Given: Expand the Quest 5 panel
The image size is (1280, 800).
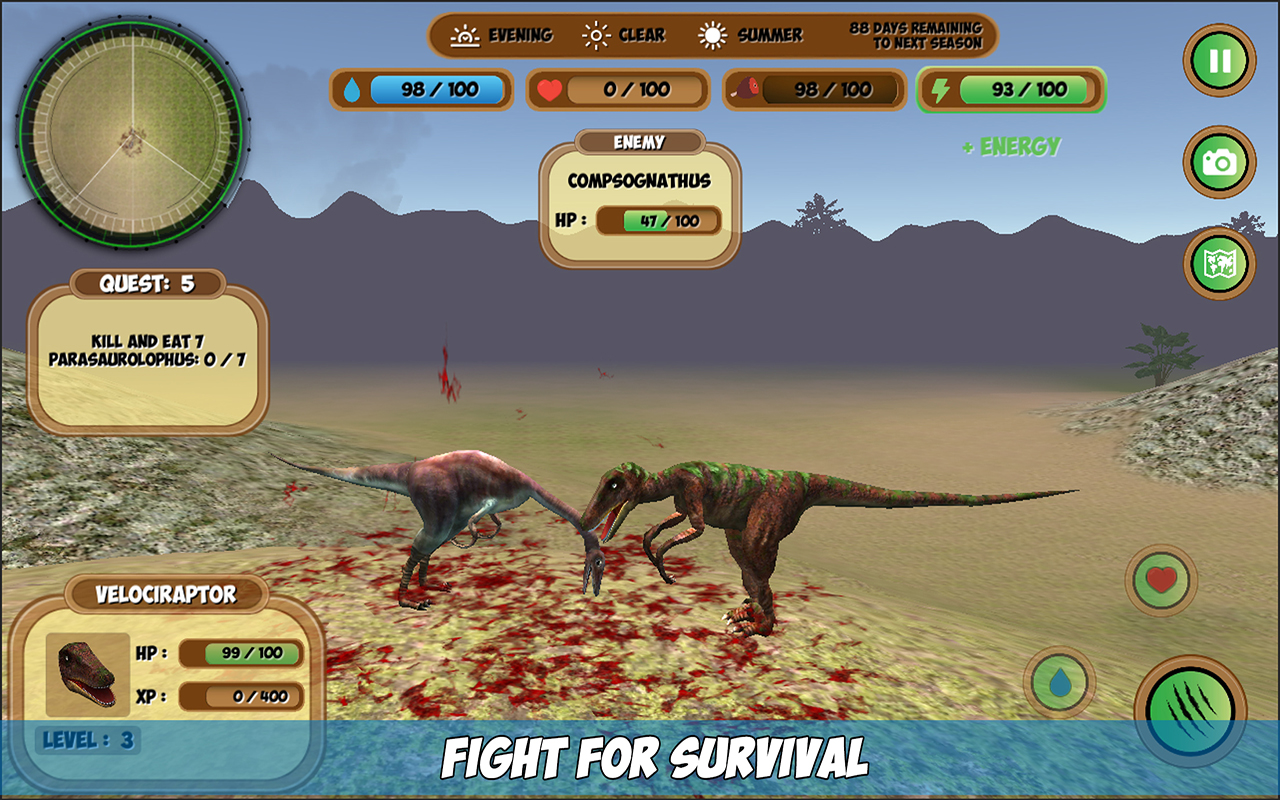Looking at the screenshot, I should tap(147, 281).
